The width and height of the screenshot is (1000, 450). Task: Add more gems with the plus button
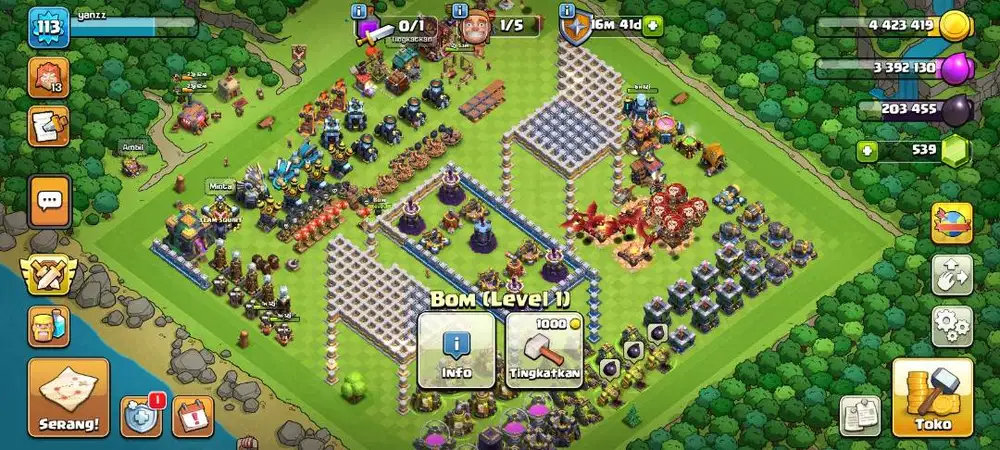pos(868,152)
